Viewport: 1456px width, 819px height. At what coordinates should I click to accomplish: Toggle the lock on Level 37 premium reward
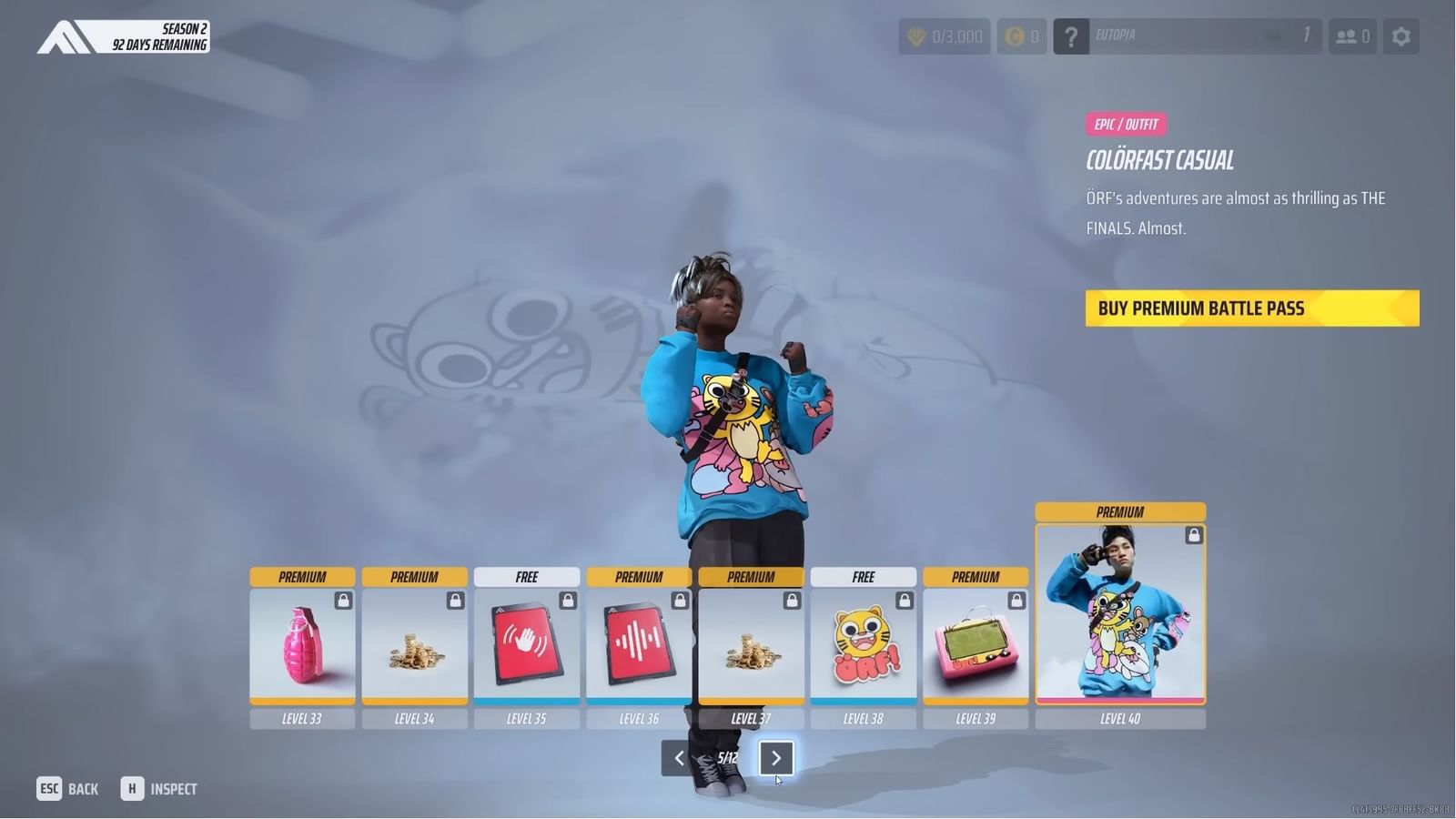(x=792, y=600)
